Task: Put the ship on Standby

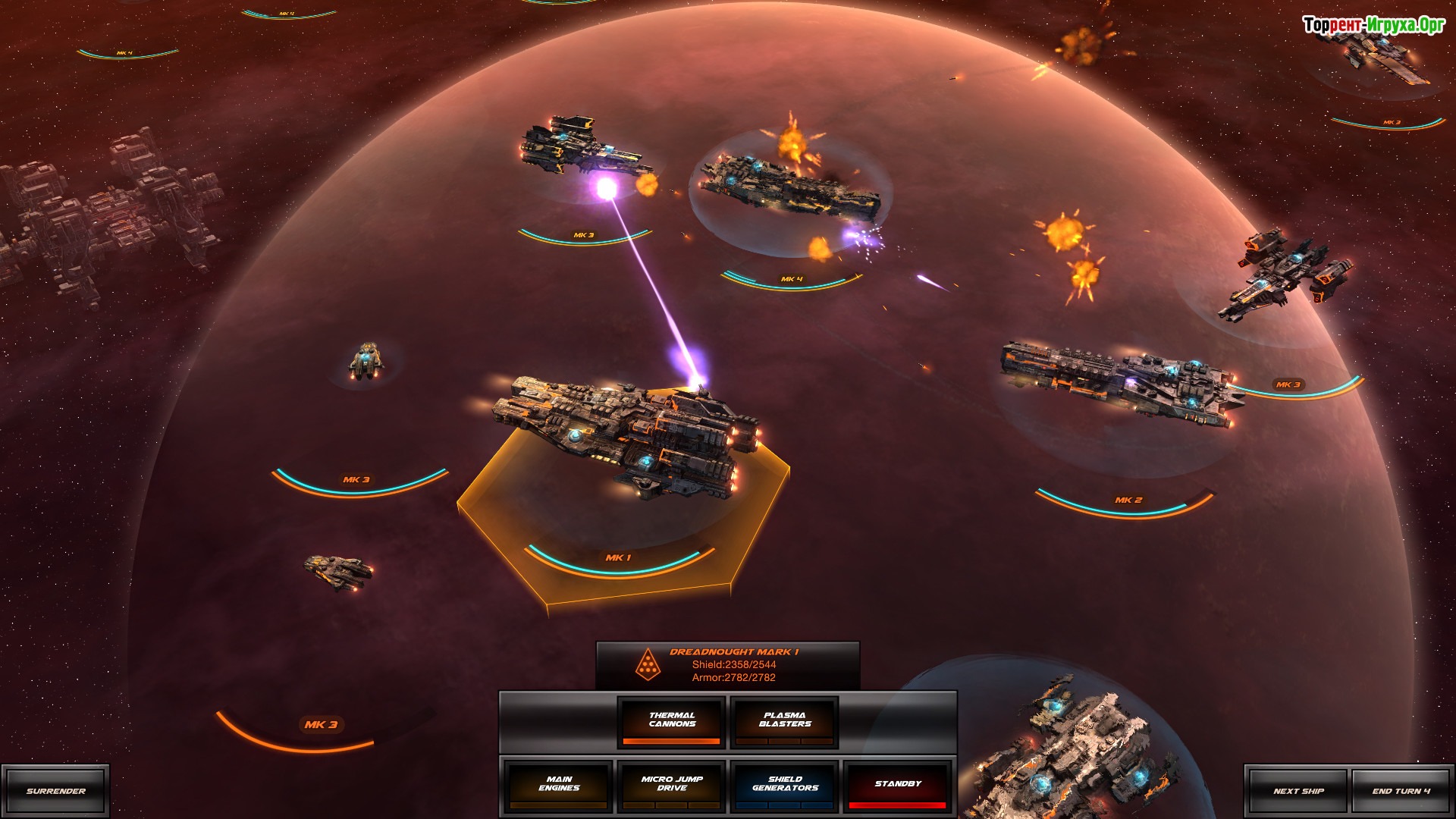Action: click(x=897, y=785)
